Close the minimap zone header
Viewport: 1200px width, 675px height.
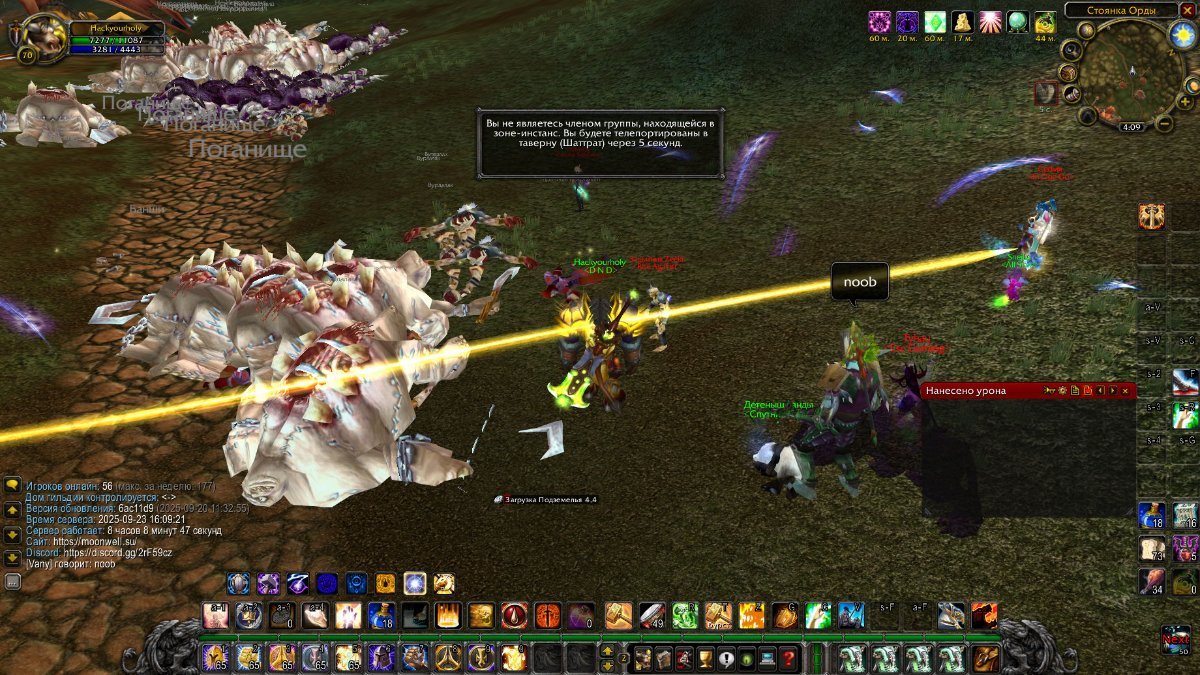[1187, 9]
